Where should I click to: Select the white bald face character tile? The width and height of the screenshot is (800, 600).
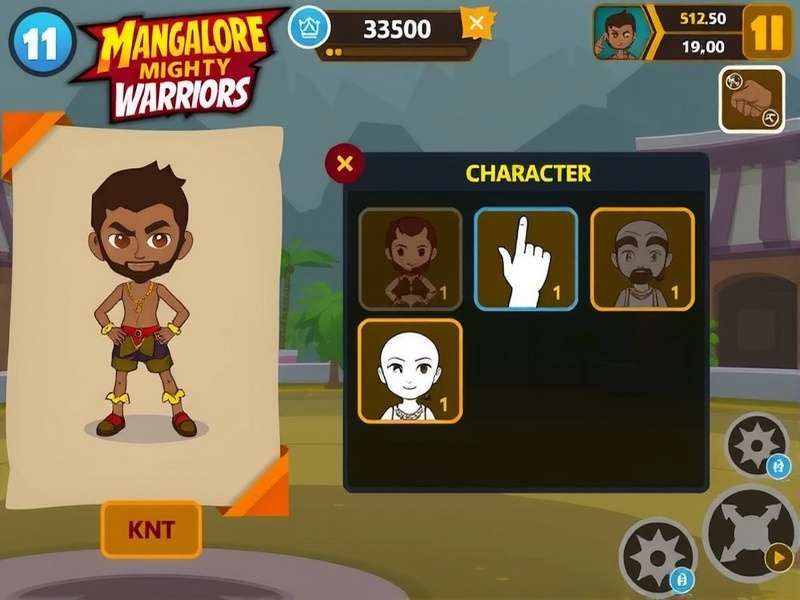(x=410, y=371)
